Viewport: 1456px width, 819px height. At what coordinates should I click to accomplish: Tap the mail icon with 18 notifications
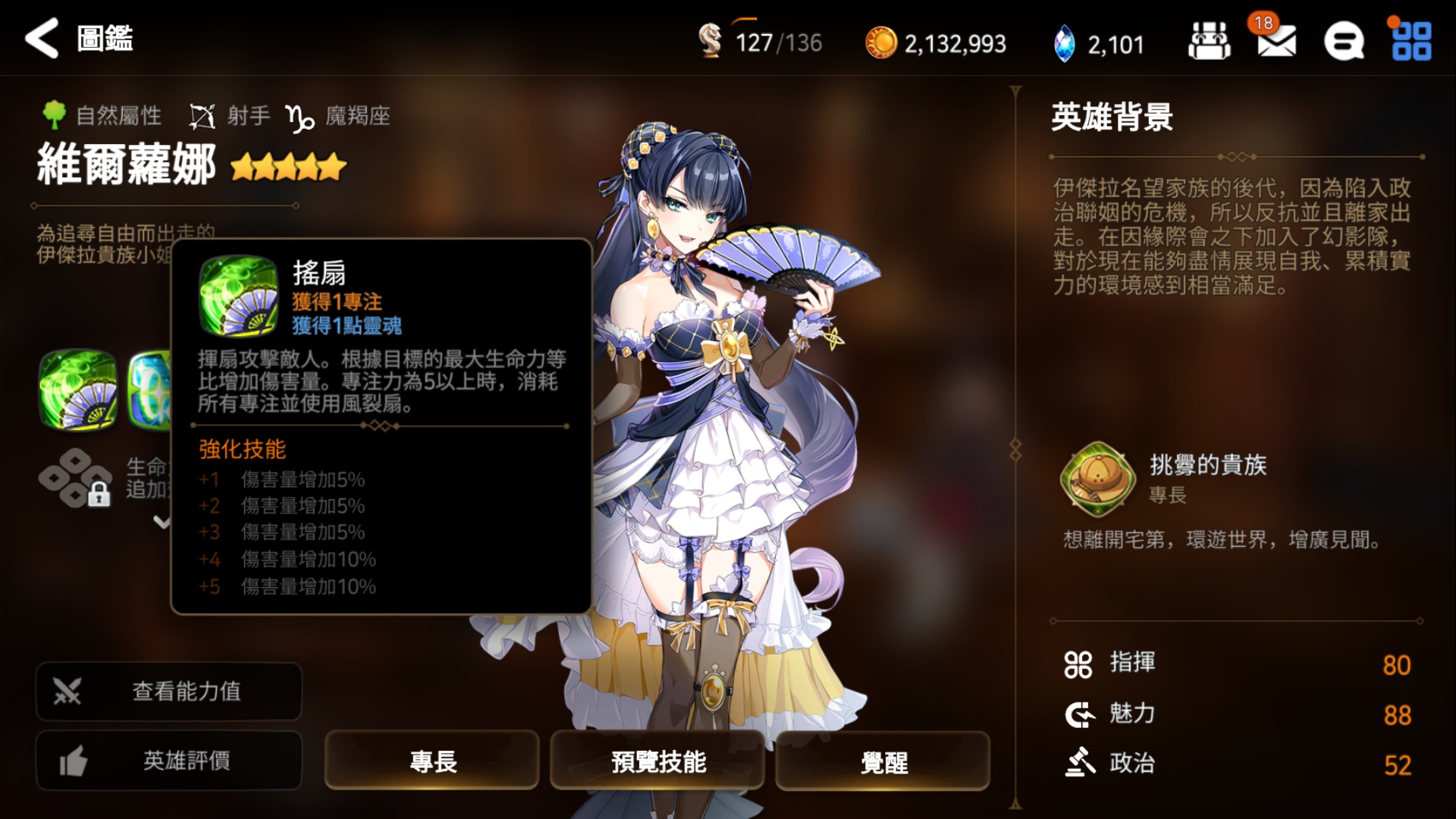pyautogui.click(x=1276, y=43)
